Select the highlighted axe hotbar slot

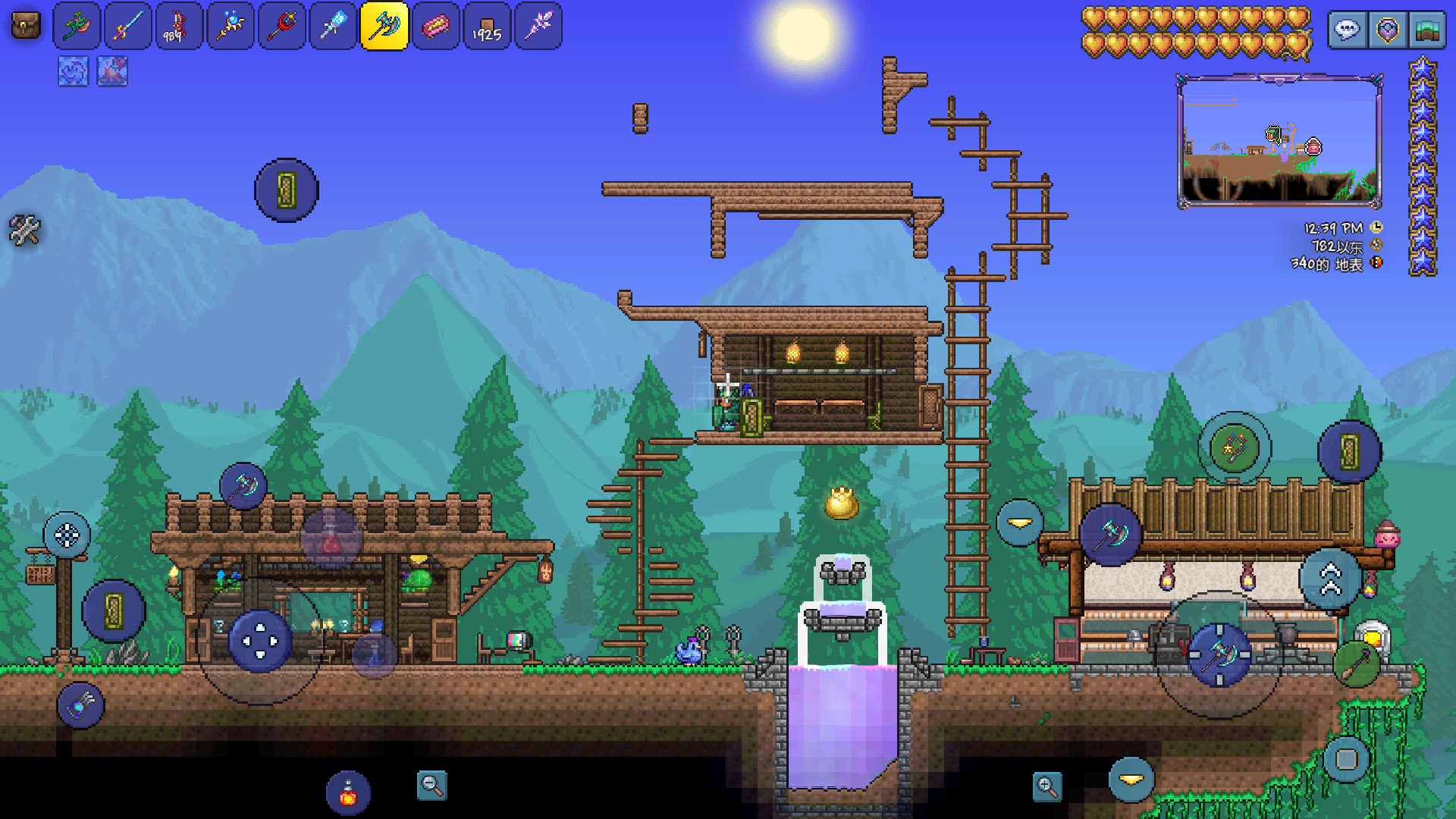click(384, 27)
